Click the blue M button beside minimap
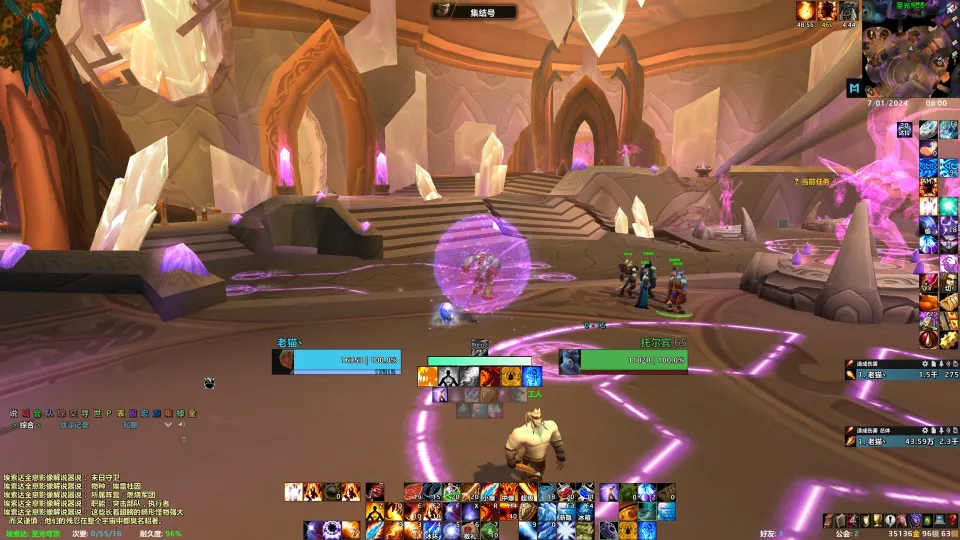Screen dimensions: 960x540 click(x=854, y=88)
